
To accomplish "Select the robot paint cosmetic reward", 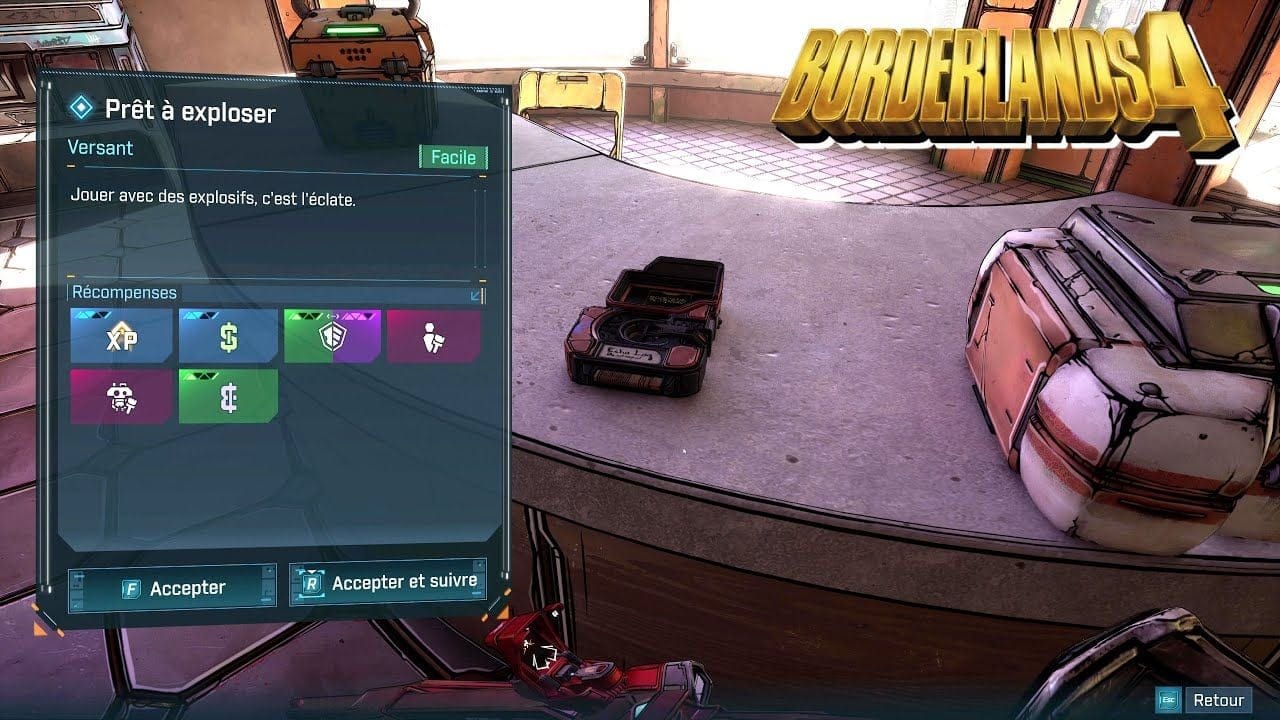I will (x=120, y=397).
